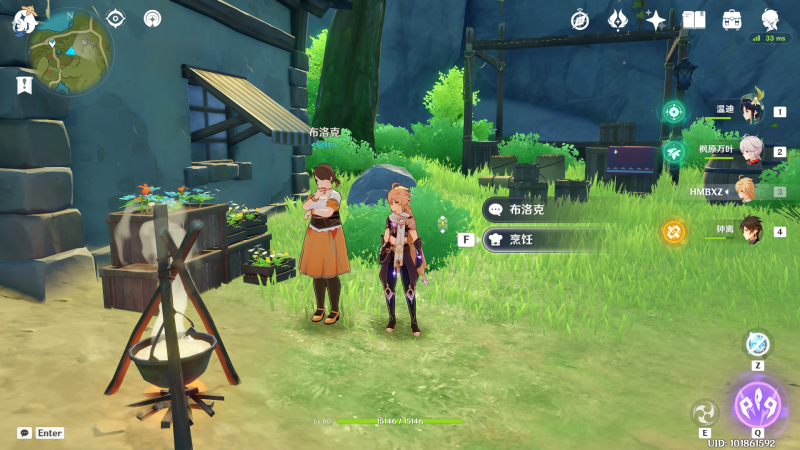Open the compass icon in top bar
This screenshot has width=800, height=450.
580,20
